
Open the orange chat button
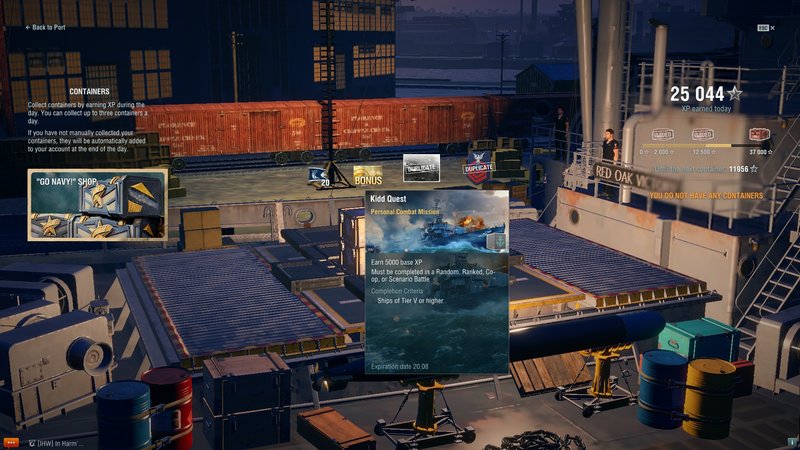pyautogui.click(x=11, y=441)
